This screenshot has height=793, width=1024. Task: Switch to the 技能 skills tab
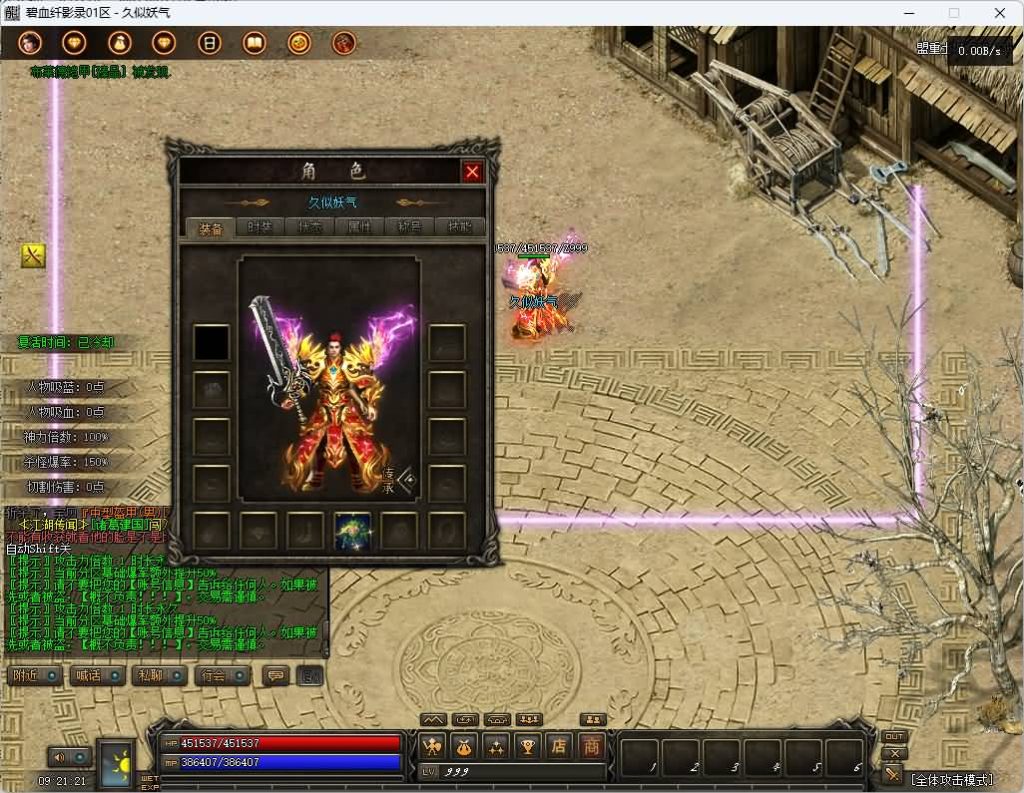pos(459,228)
